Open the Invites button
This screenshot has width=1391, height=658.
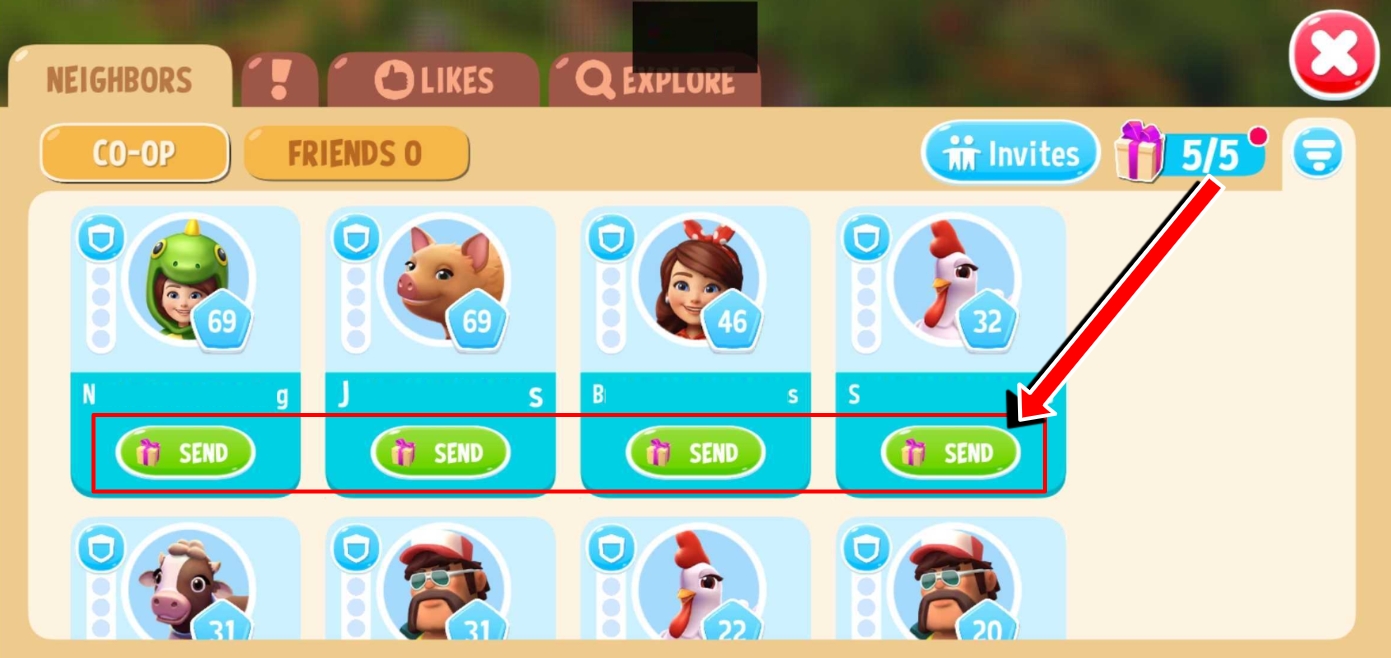1010,153
